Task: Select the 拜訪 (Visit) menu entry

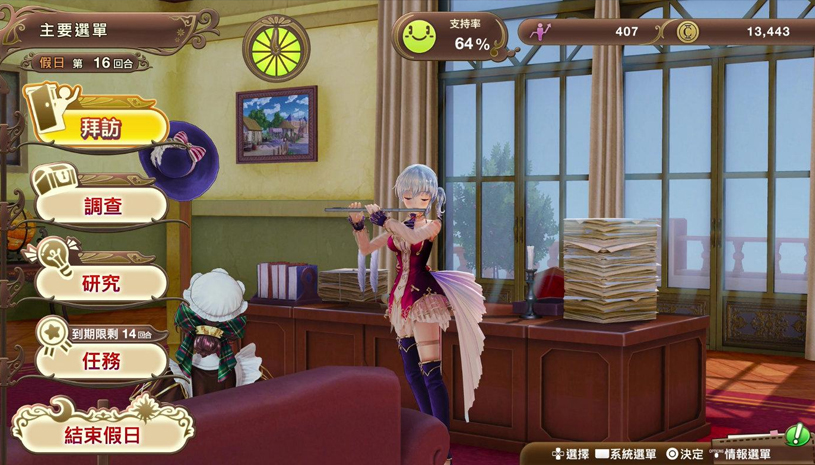Action: tap(102, 128)
